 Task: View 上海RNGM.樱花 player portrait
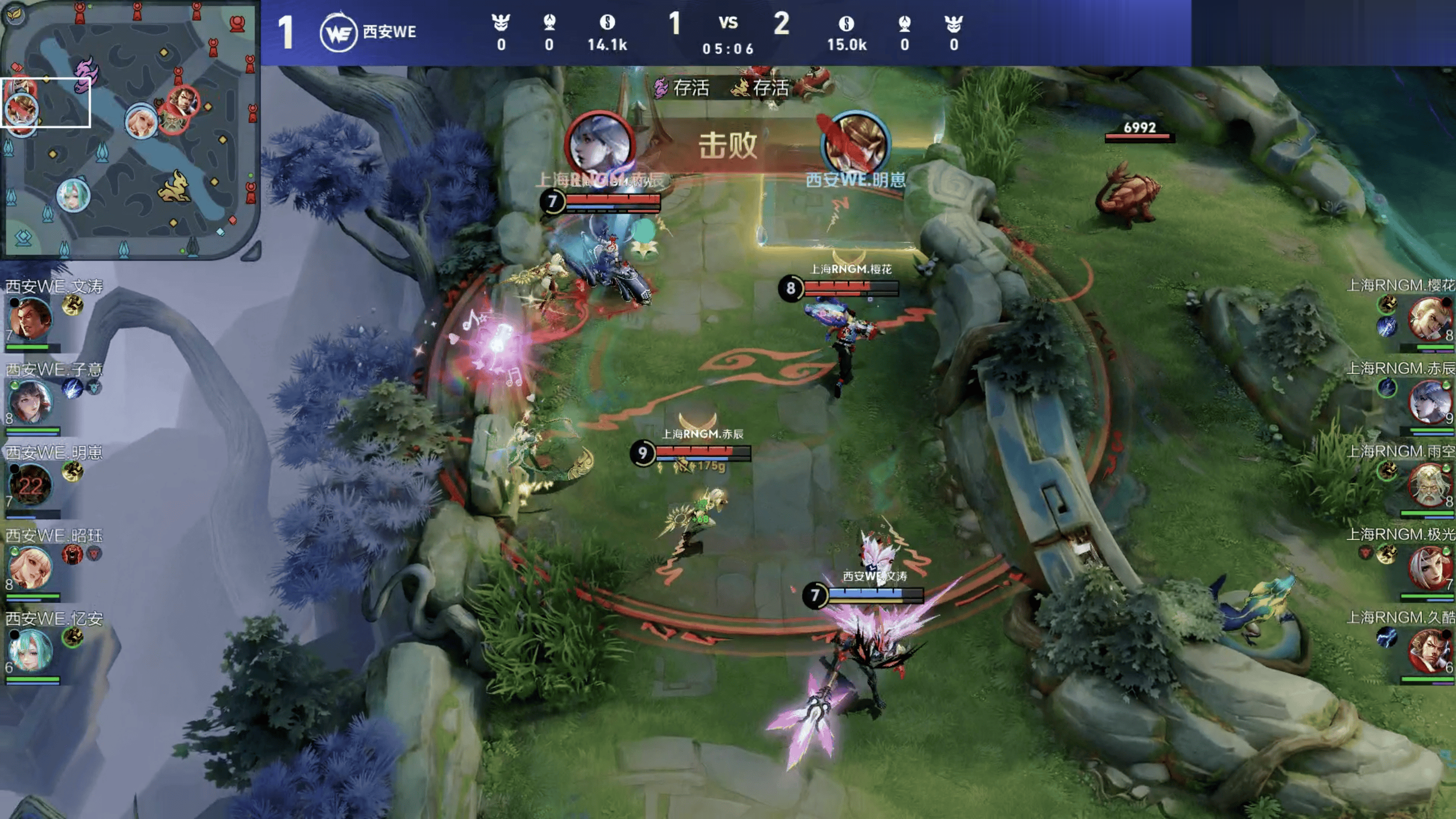pyautogui.click(x=1429, y=318)
